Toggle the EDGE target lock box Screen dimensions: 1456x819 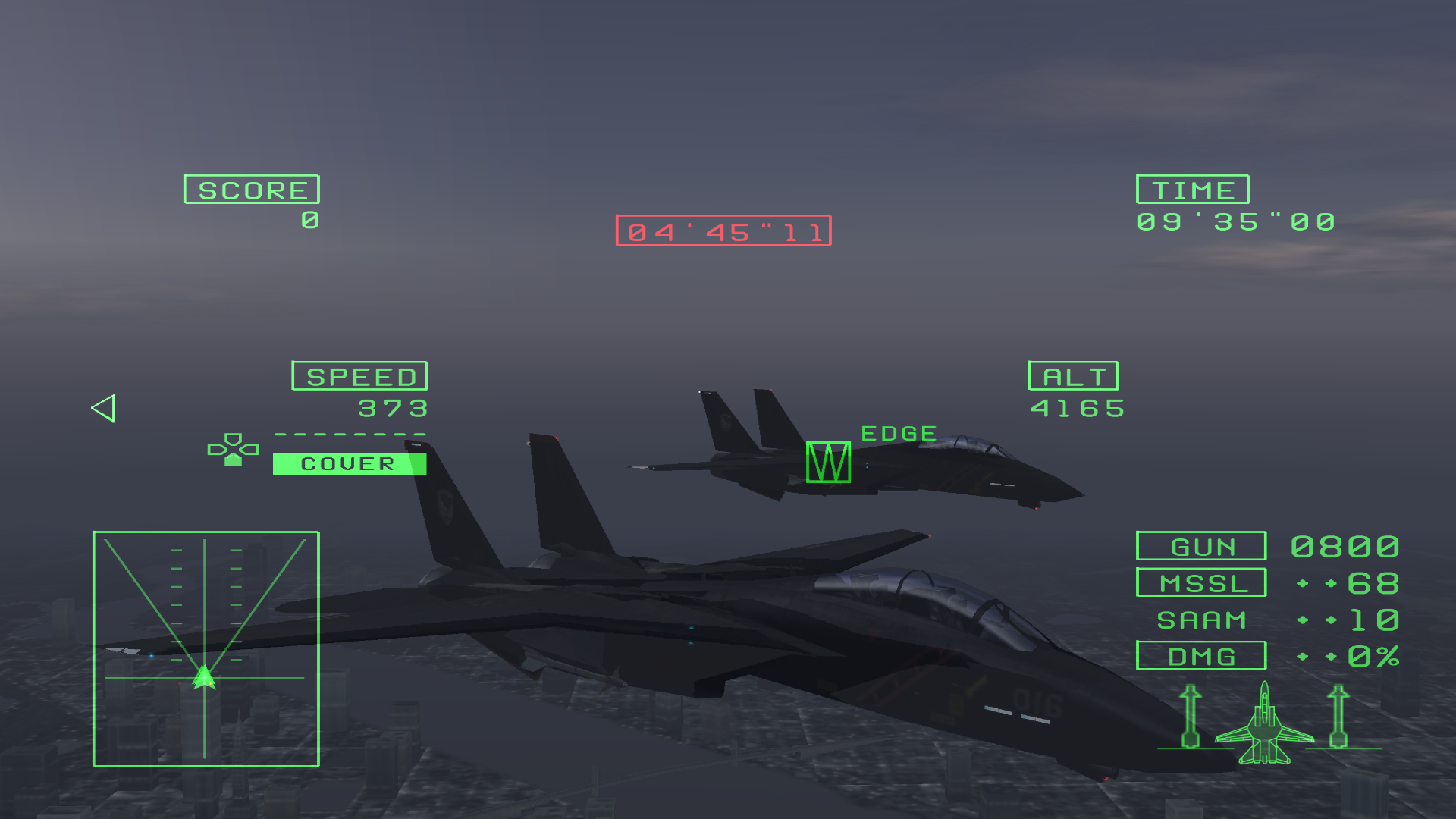tap(828, 463)
